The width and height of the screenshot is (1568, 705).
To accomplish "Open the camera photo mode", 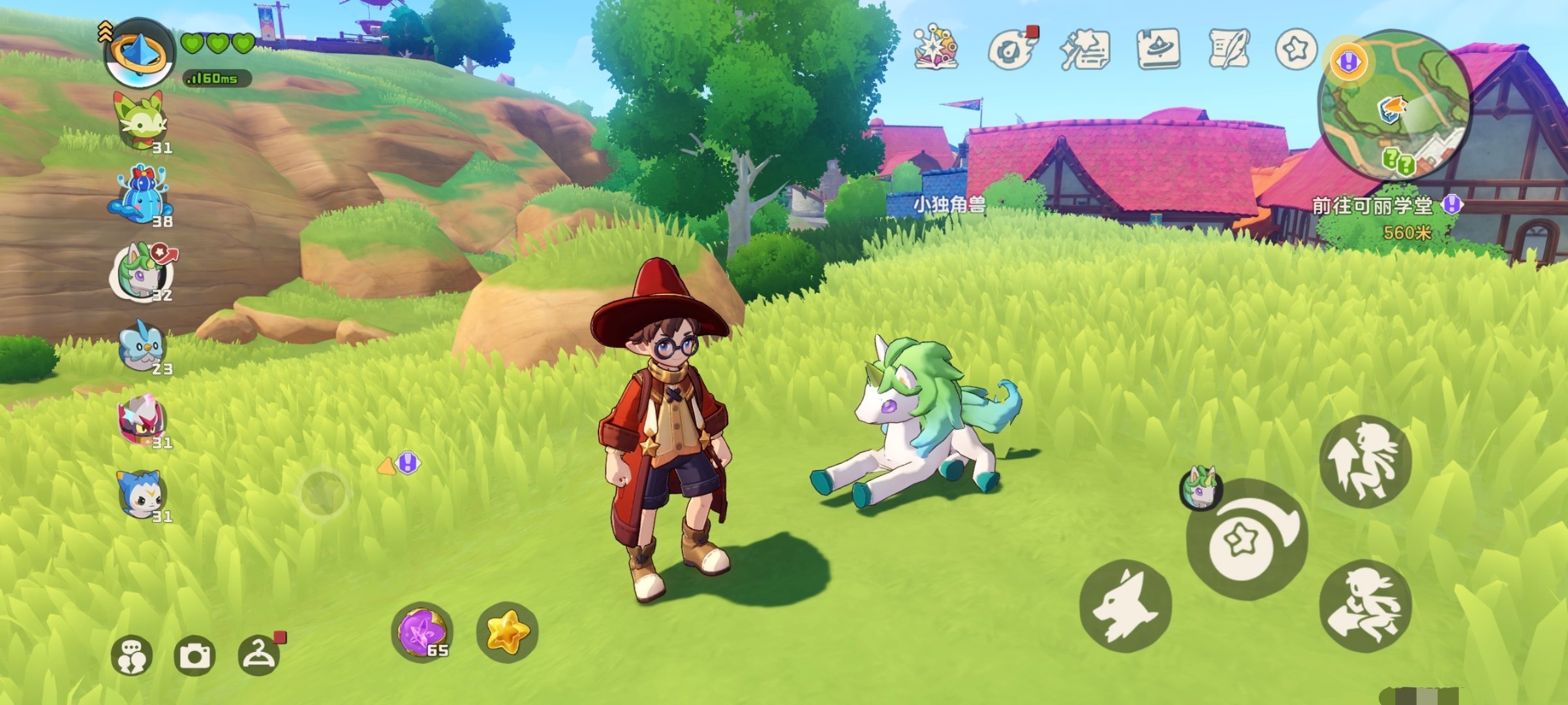I will 194,655.
